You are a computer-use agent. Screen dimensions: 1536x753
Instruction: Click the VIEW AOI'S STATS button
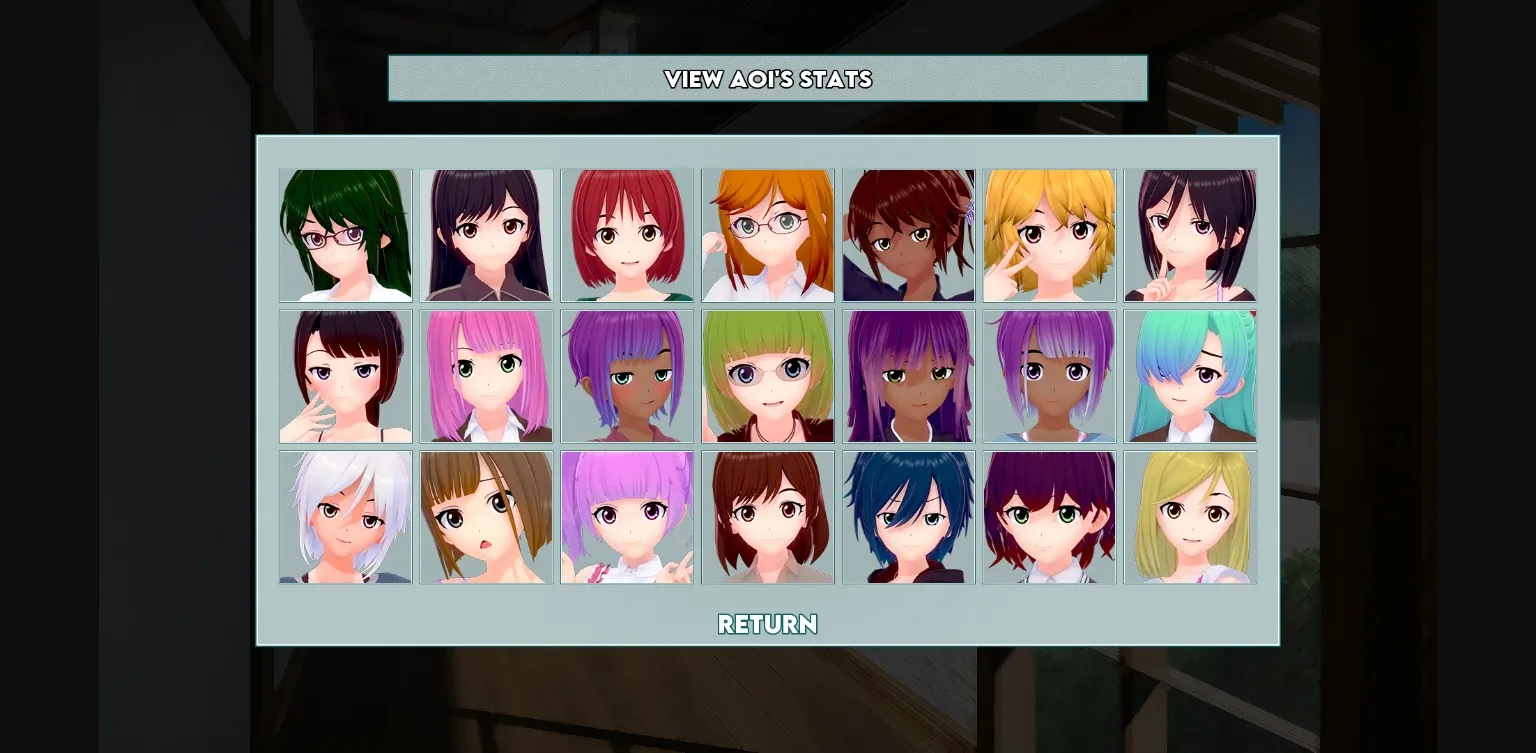tap(768, 79)
